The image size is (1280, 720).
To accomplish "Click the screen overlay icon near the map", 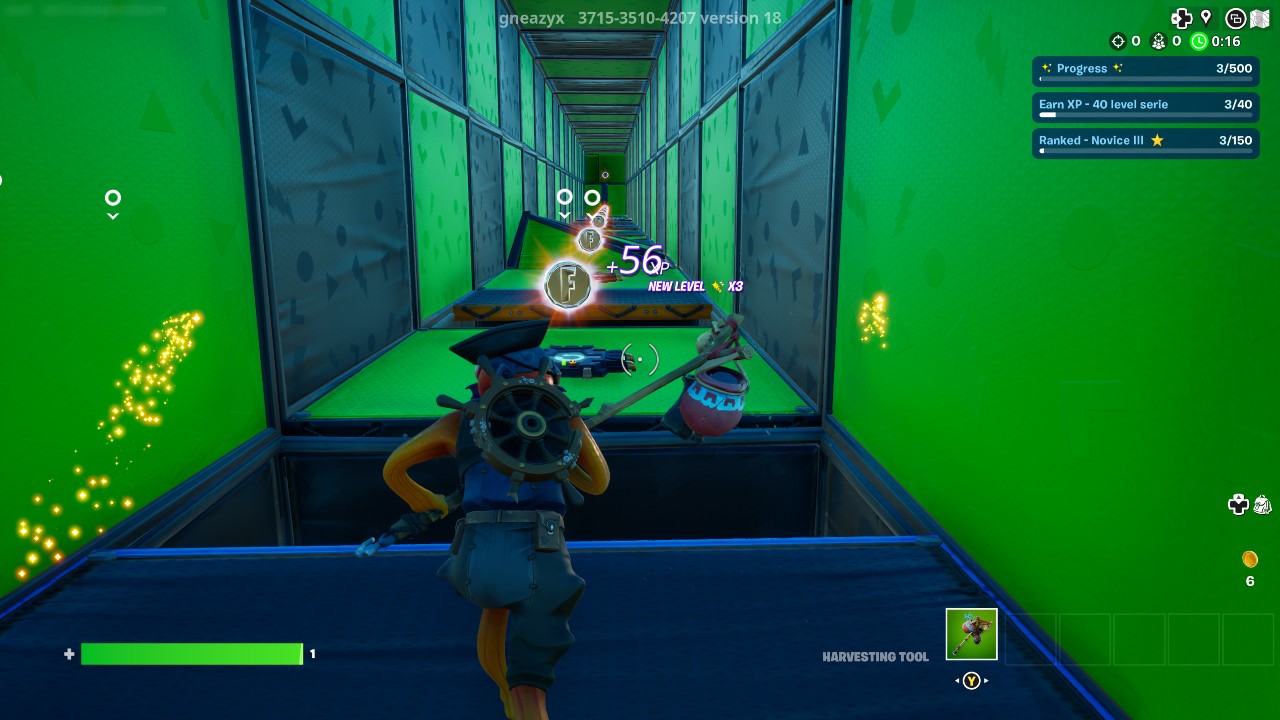I will (1236, 17).
